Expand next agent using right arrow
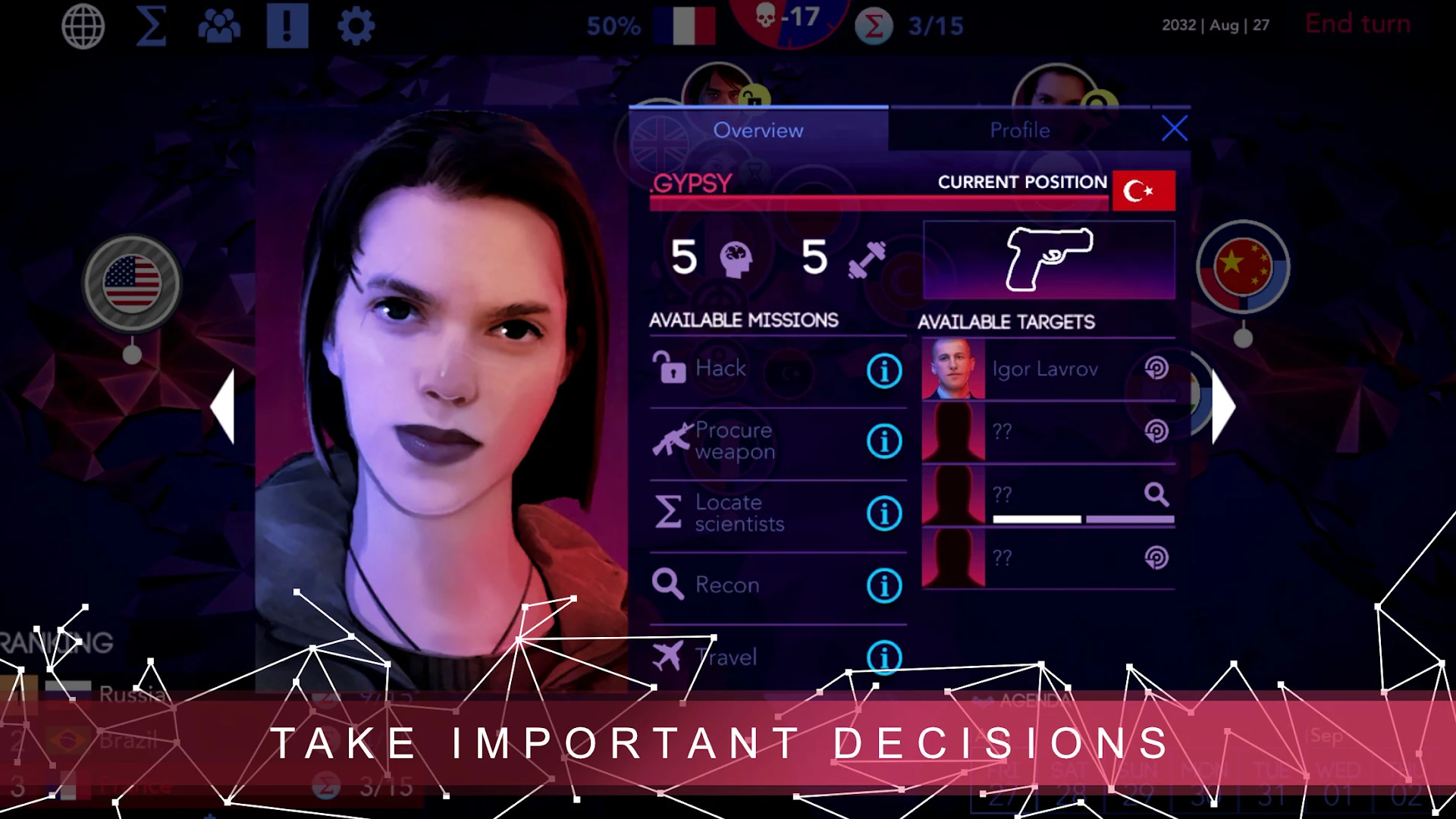The height and width of the screenshot is (819, 1456). pos(1225,407)
